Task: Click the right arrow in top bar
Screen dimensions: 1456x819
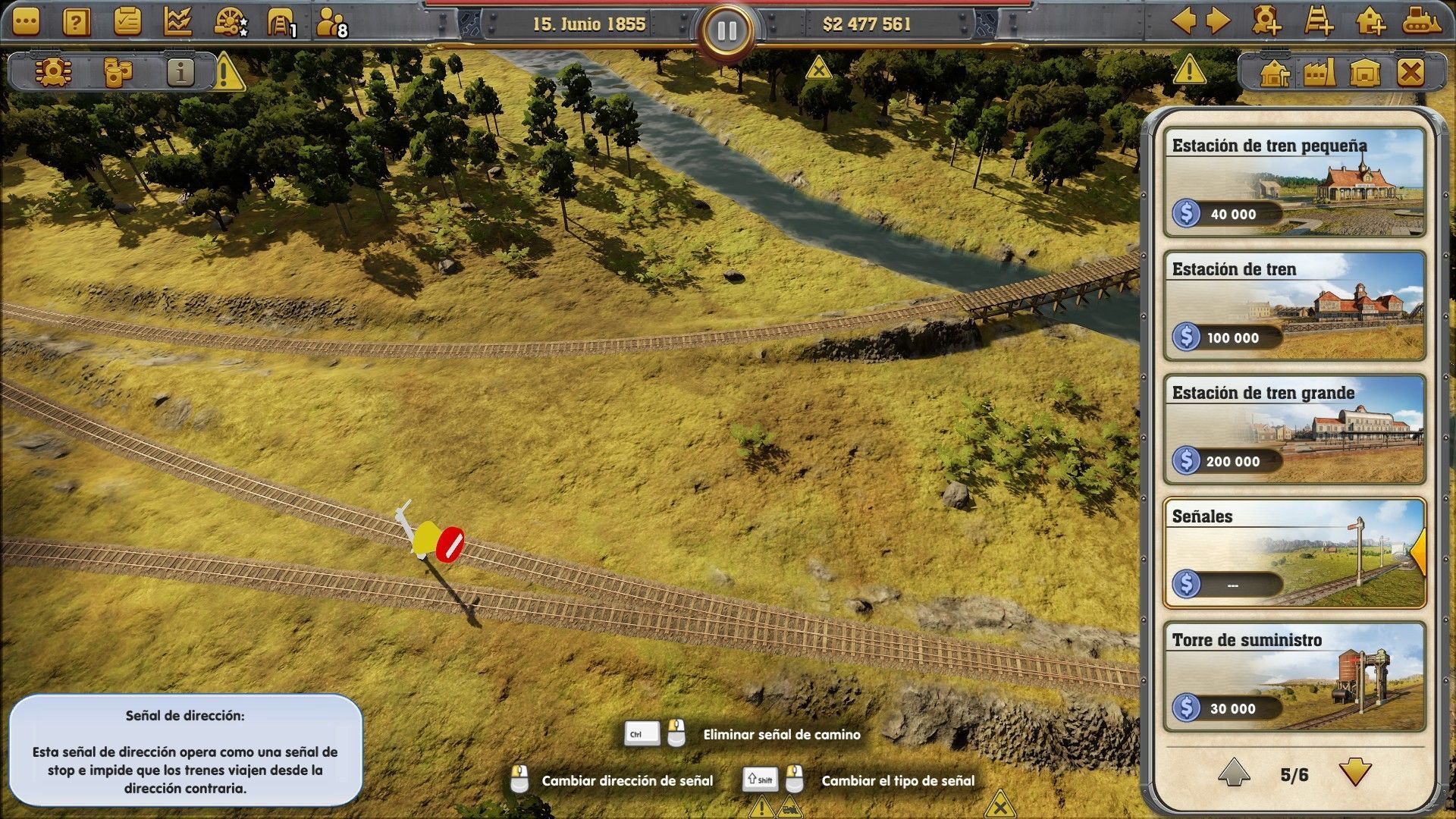Action: click(1218, 21)
